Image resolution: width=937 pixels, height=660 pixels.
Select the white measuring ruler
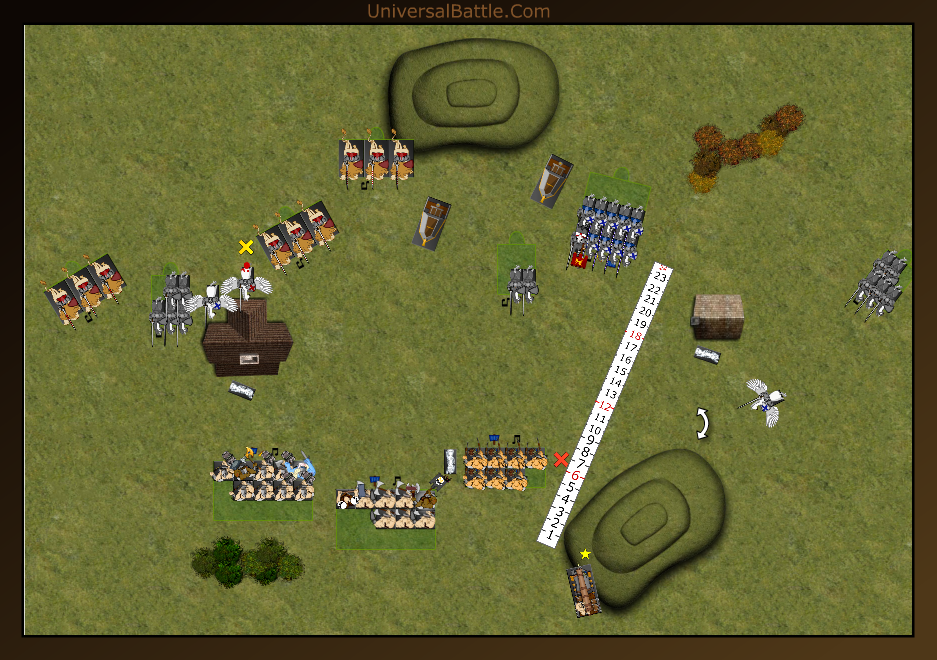(x=606, y=405)
